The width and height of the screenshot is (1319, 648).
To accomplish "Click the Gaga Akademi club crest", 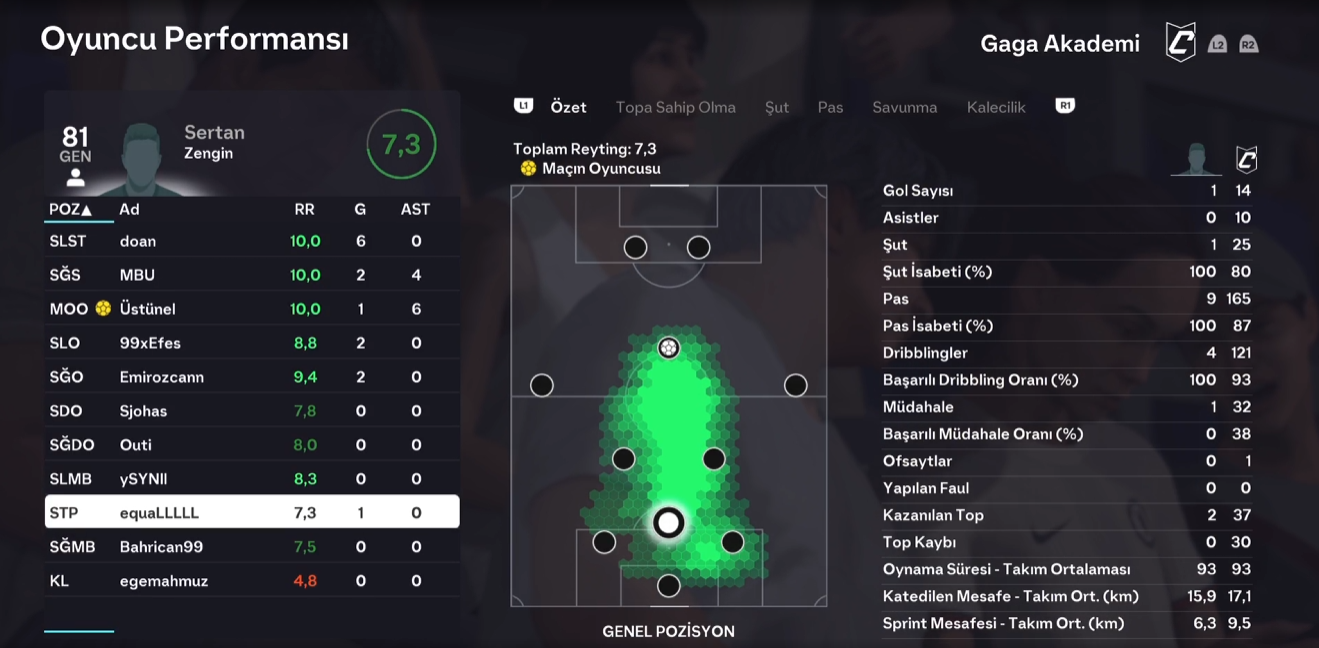I will (1181, 43).
